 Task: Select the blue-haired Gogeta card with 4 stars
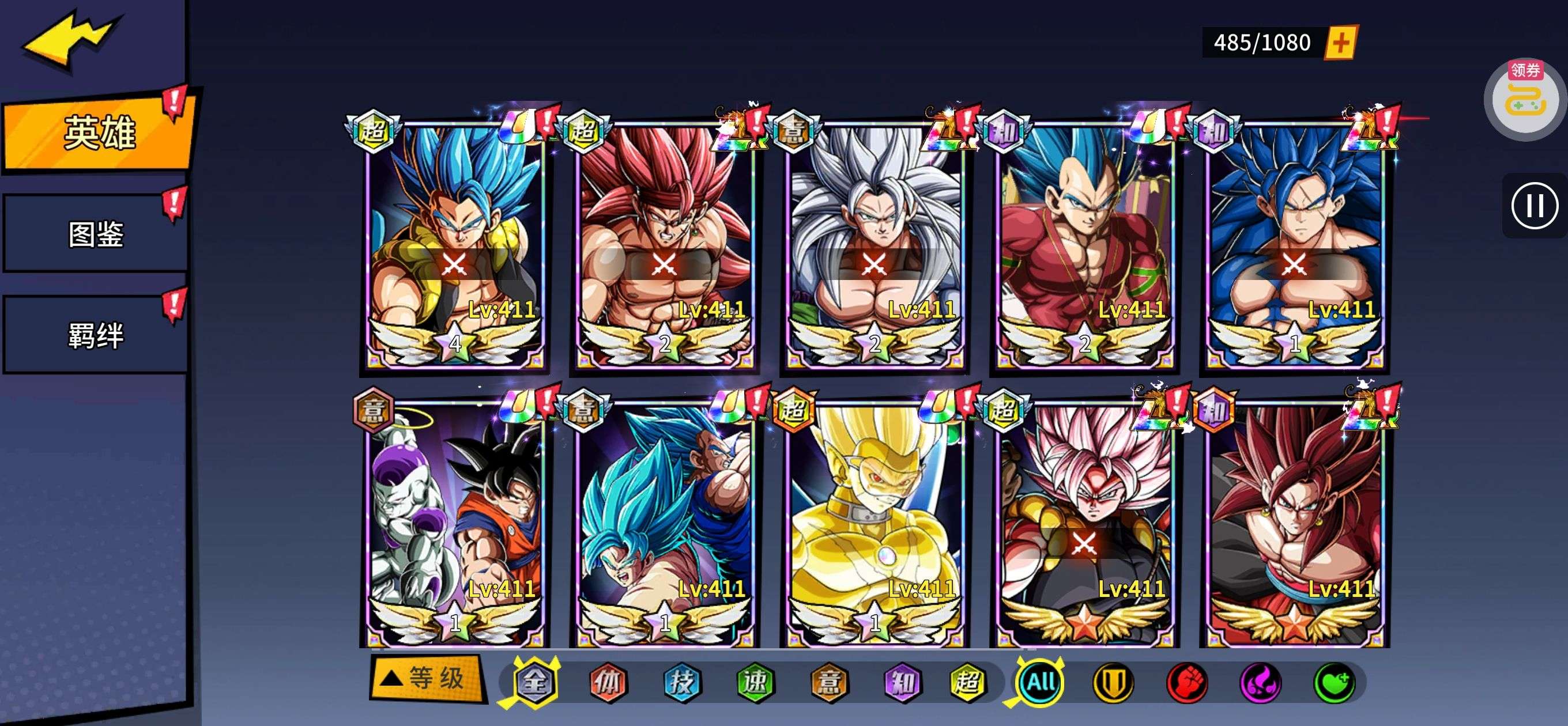pyautogui.click(x=454, y=243)
